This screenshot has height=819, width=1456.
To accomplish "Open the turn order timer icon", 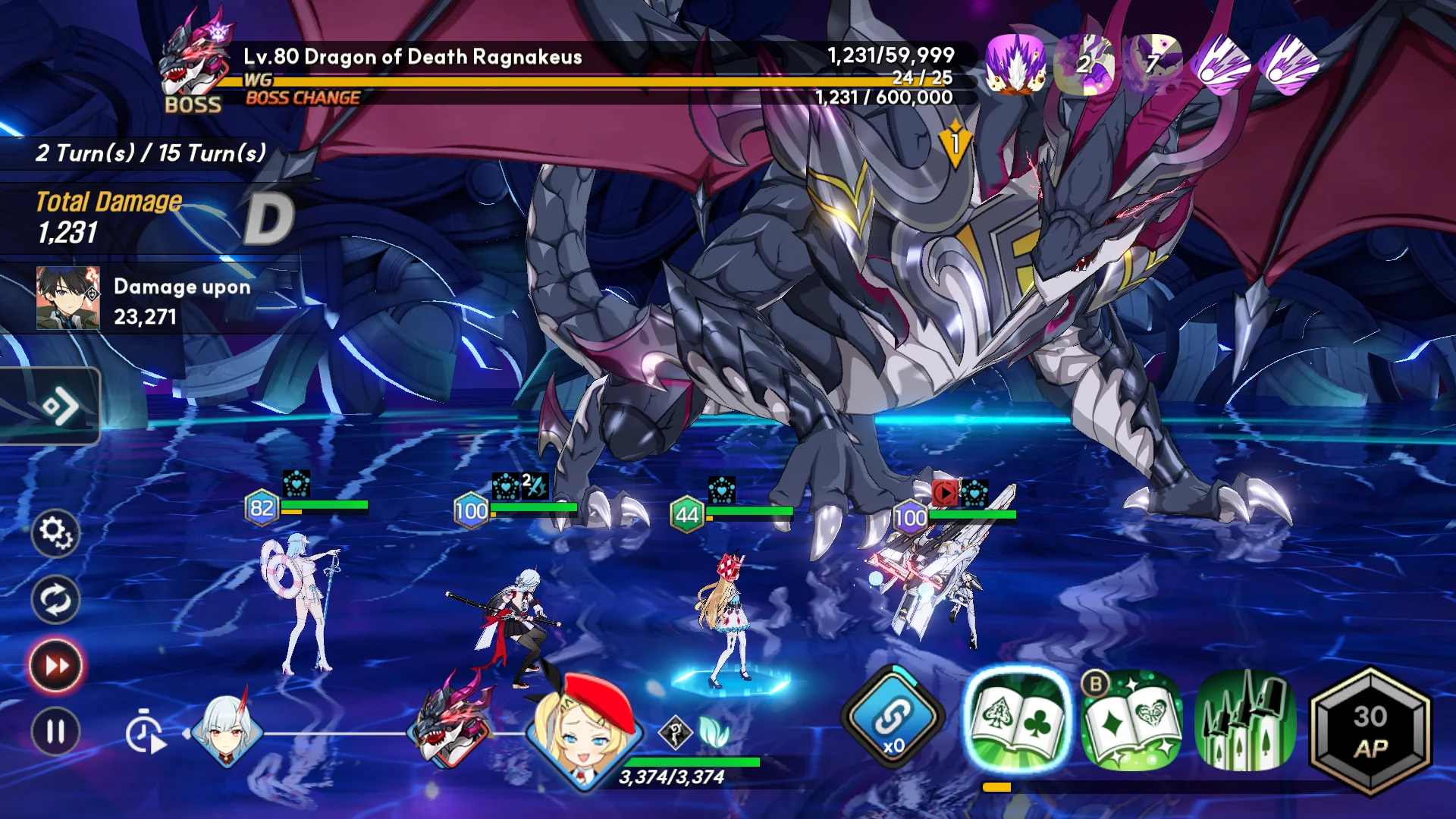I will (x=146, y=734).
